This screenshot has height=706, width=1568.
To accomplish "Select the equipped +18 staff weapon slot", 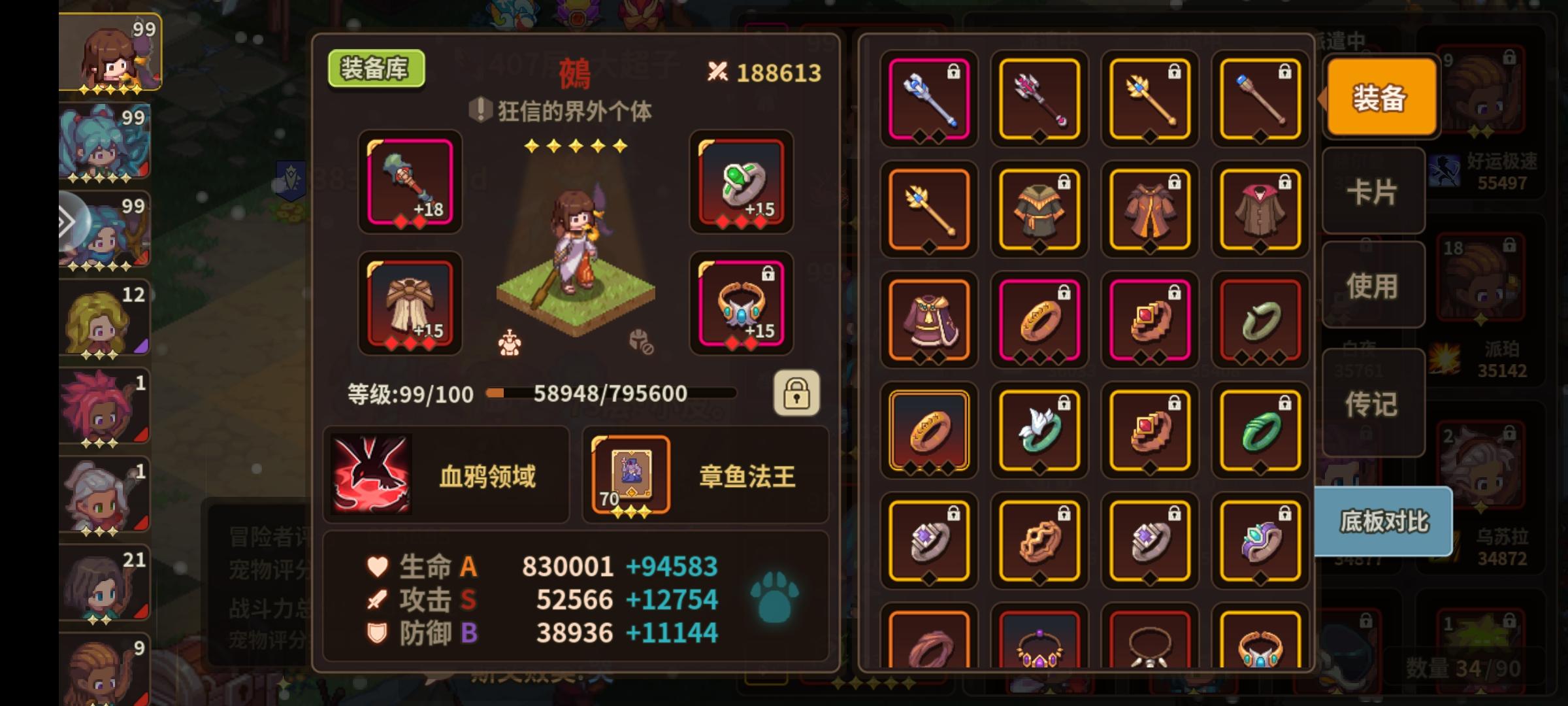I will coord(410,184).
